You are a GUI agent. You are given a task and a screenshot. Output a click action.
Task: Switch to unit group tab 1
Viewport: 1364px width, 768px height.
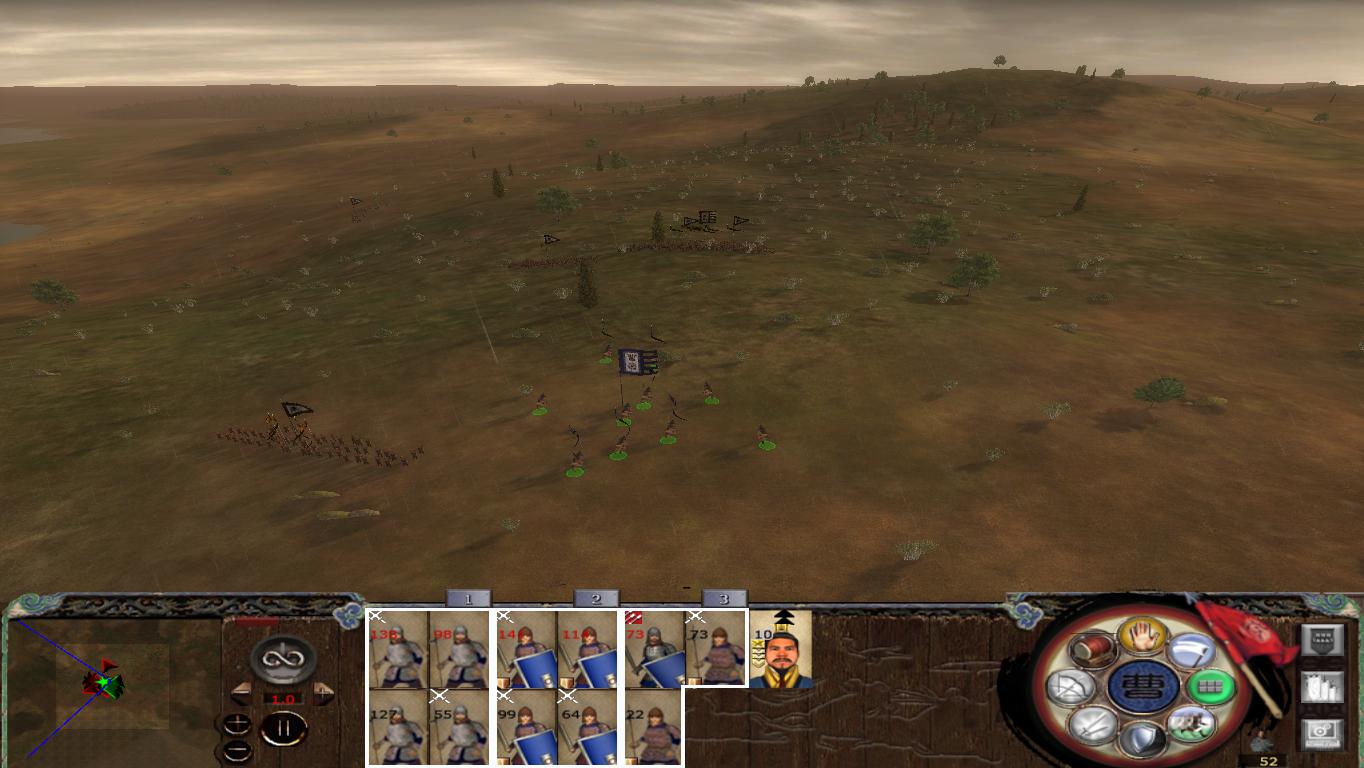(x=468, y=598)
